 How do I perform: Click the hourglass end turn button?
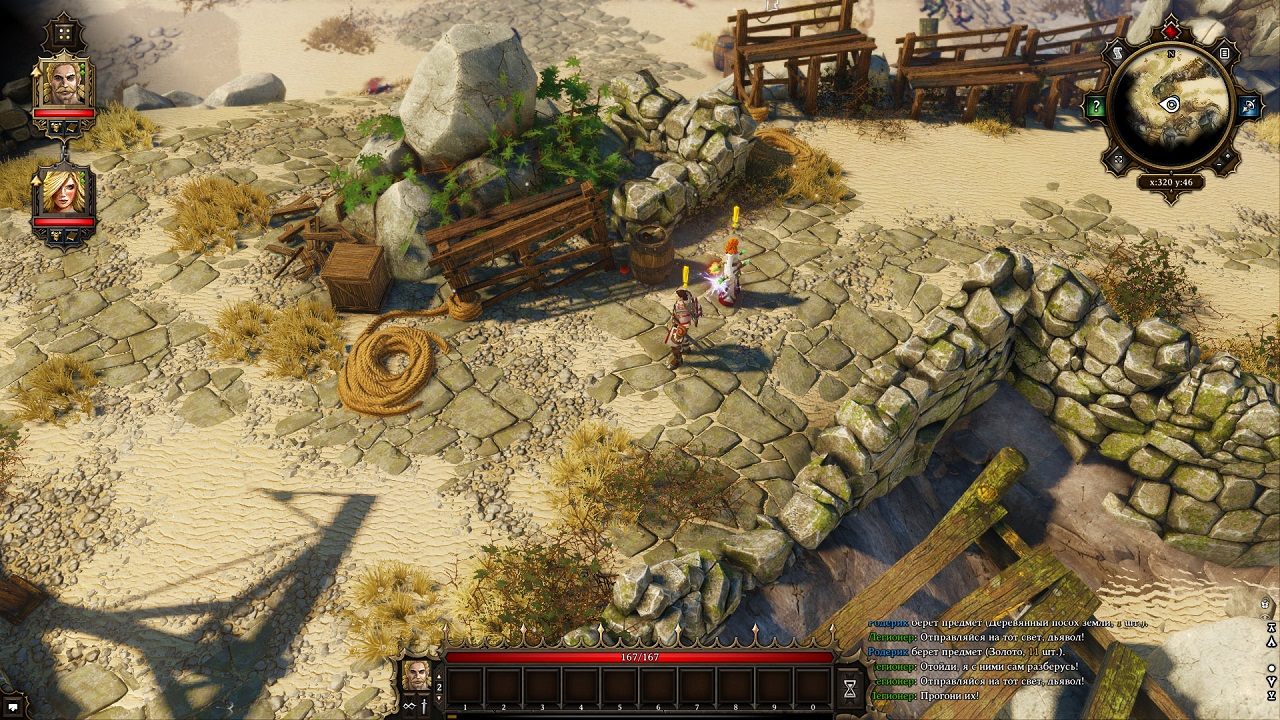click(850, 688)
